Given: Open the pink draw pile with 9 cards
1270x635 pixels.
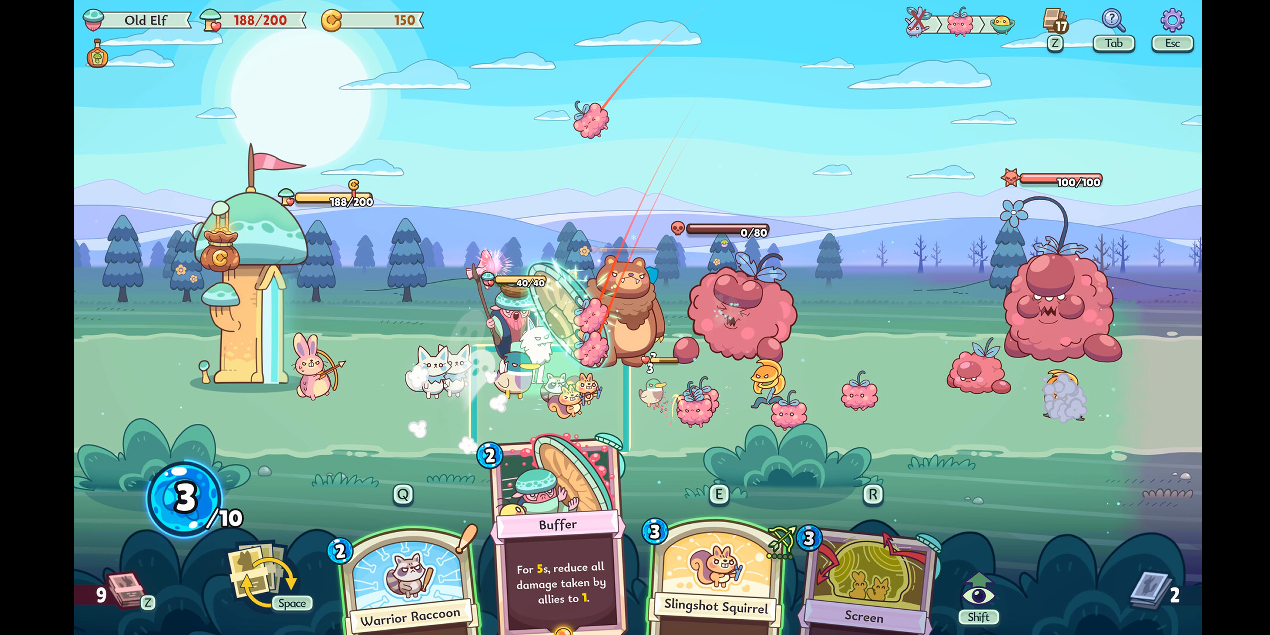Looking at the screenshot, I should pyautogui.click(x=125, y=590).
